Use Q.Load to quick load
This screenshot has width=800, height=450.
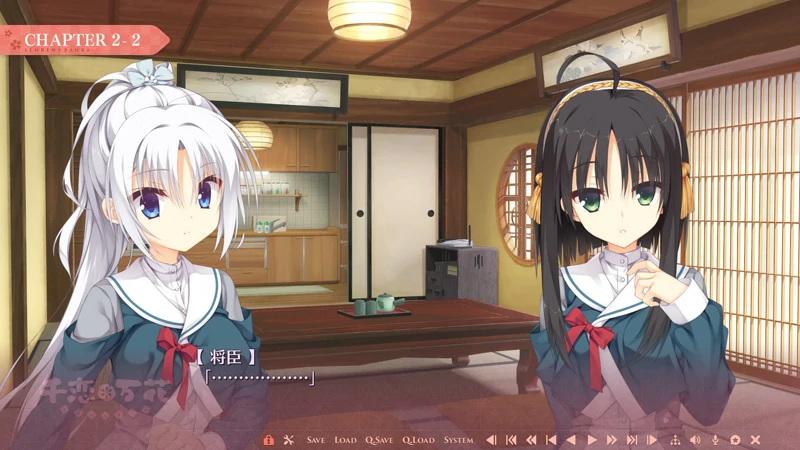click(x=418, y=440)
